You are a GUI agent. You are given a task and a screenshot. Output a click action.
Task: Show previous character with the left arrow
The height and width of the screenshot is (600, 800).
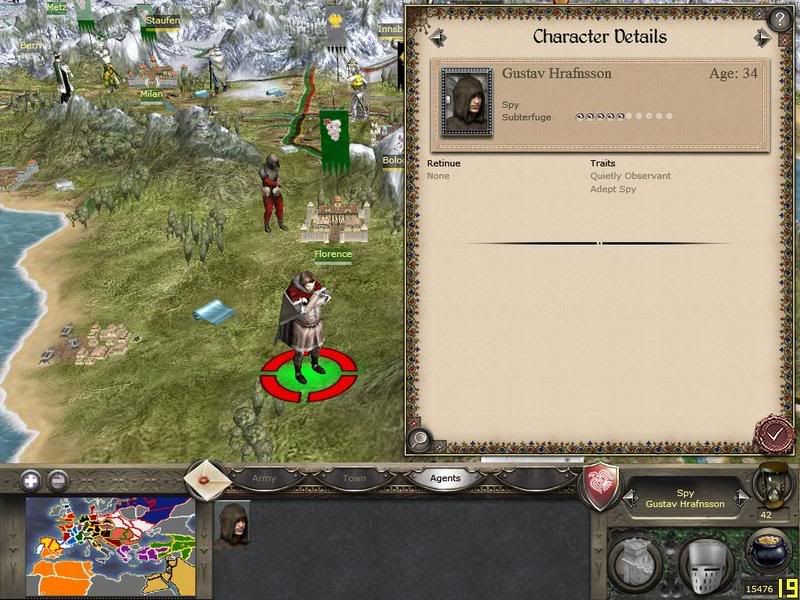coord(438,38)
